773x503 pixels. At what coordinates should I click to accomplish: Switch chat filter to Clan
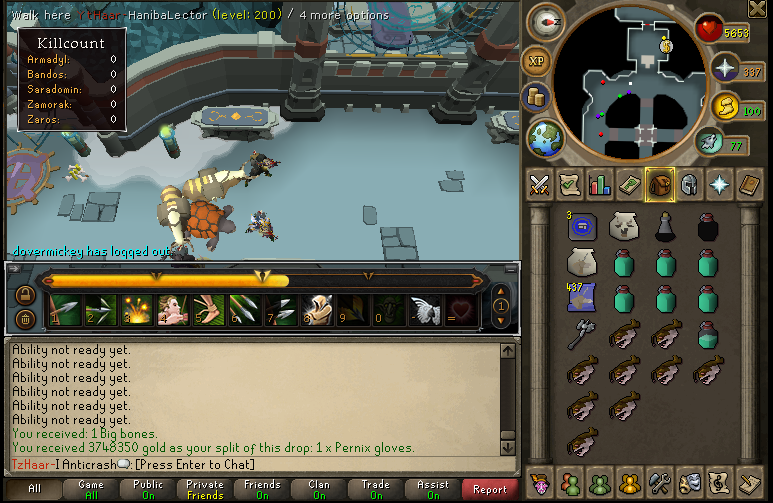click(319, 489)
